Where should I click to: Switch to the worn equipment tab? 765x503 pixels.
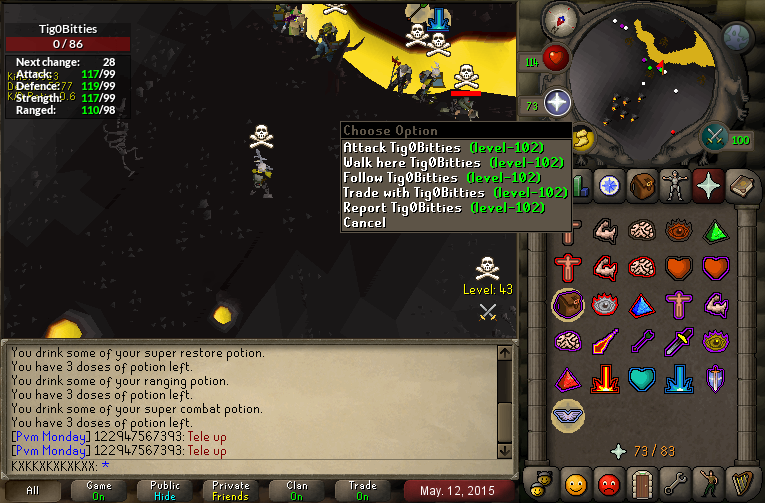tap(675, 185)
